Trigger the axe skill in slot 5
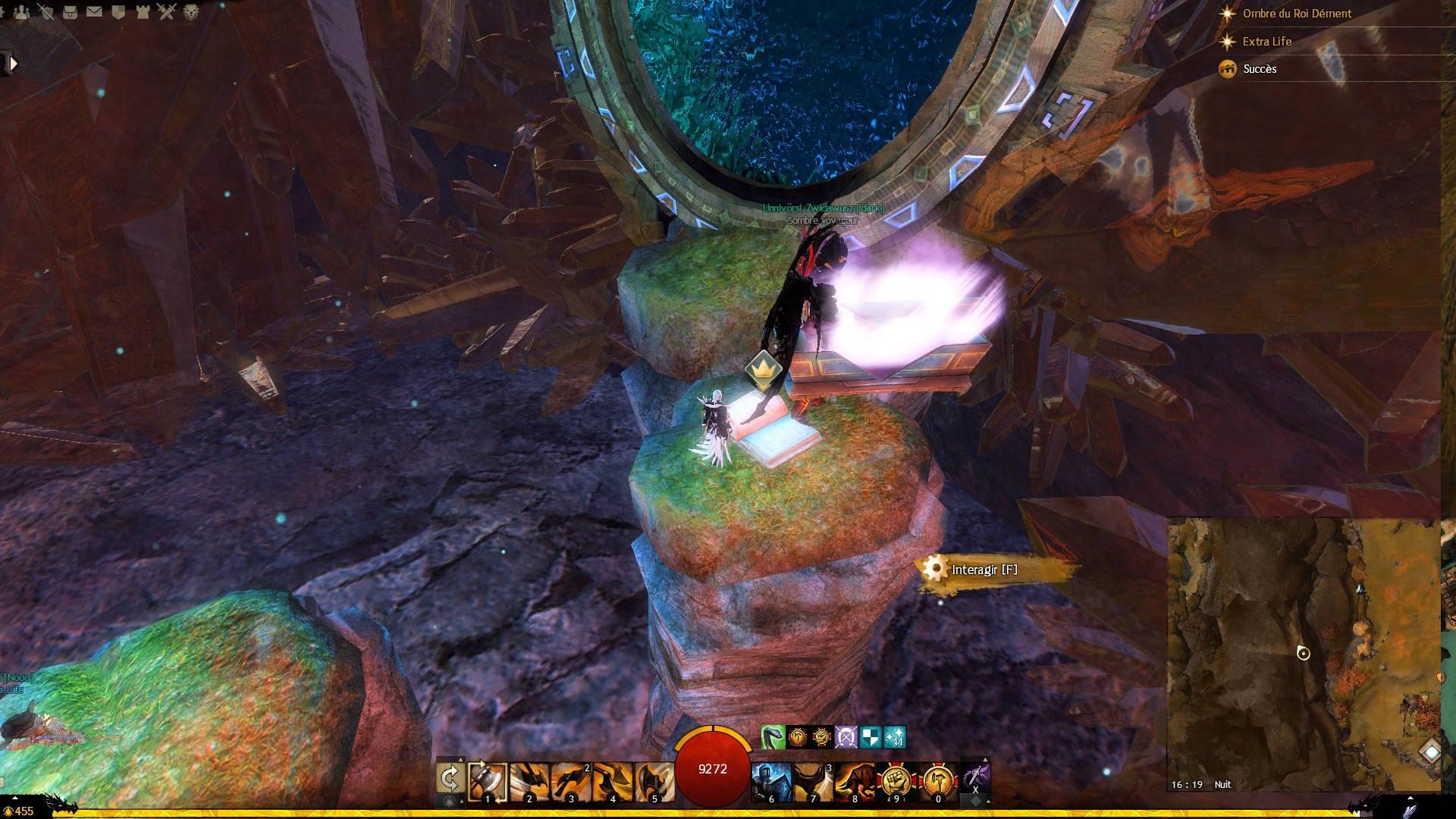Image resolution: width=1456 pixels, height=819 pixels. pos(653,781)
